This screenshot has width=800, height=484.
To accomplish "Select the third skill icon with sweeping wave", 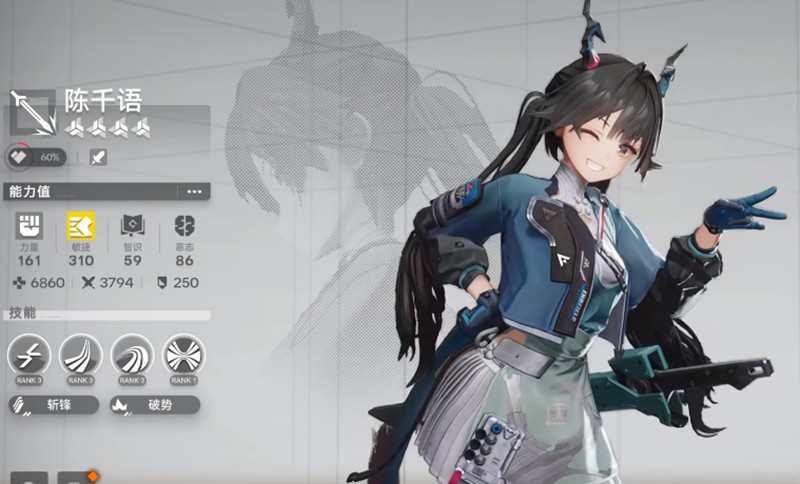I will (x=132, y=354).
